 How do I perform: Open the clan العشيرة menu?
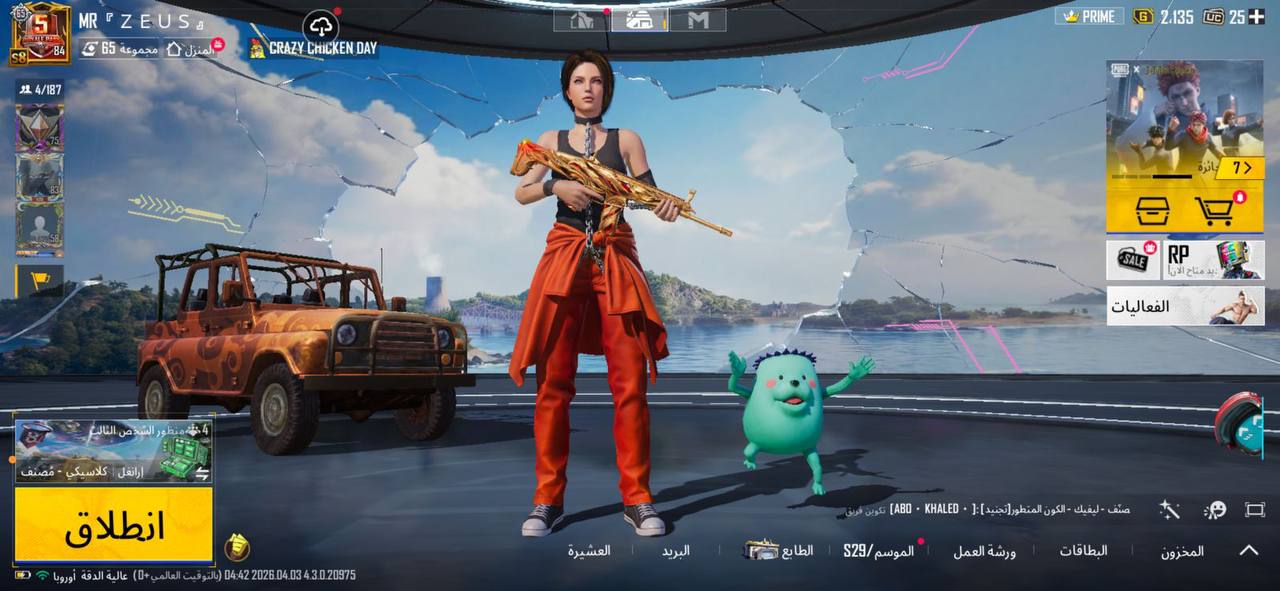tap(589, 551)
